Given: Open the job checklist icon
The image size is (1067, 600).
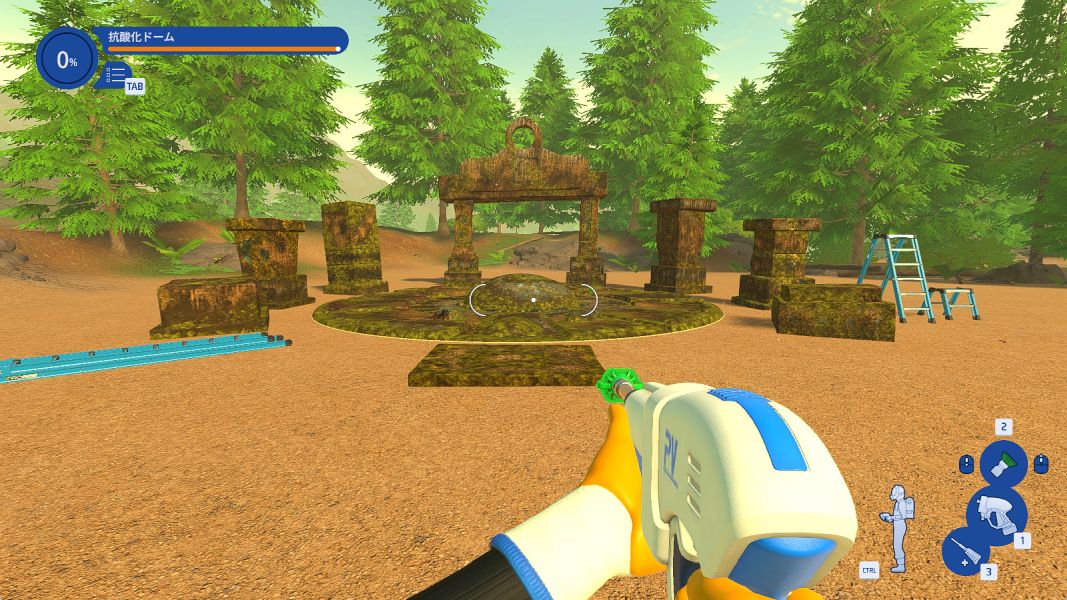Looking at the screenshot, I should (116, 74).
